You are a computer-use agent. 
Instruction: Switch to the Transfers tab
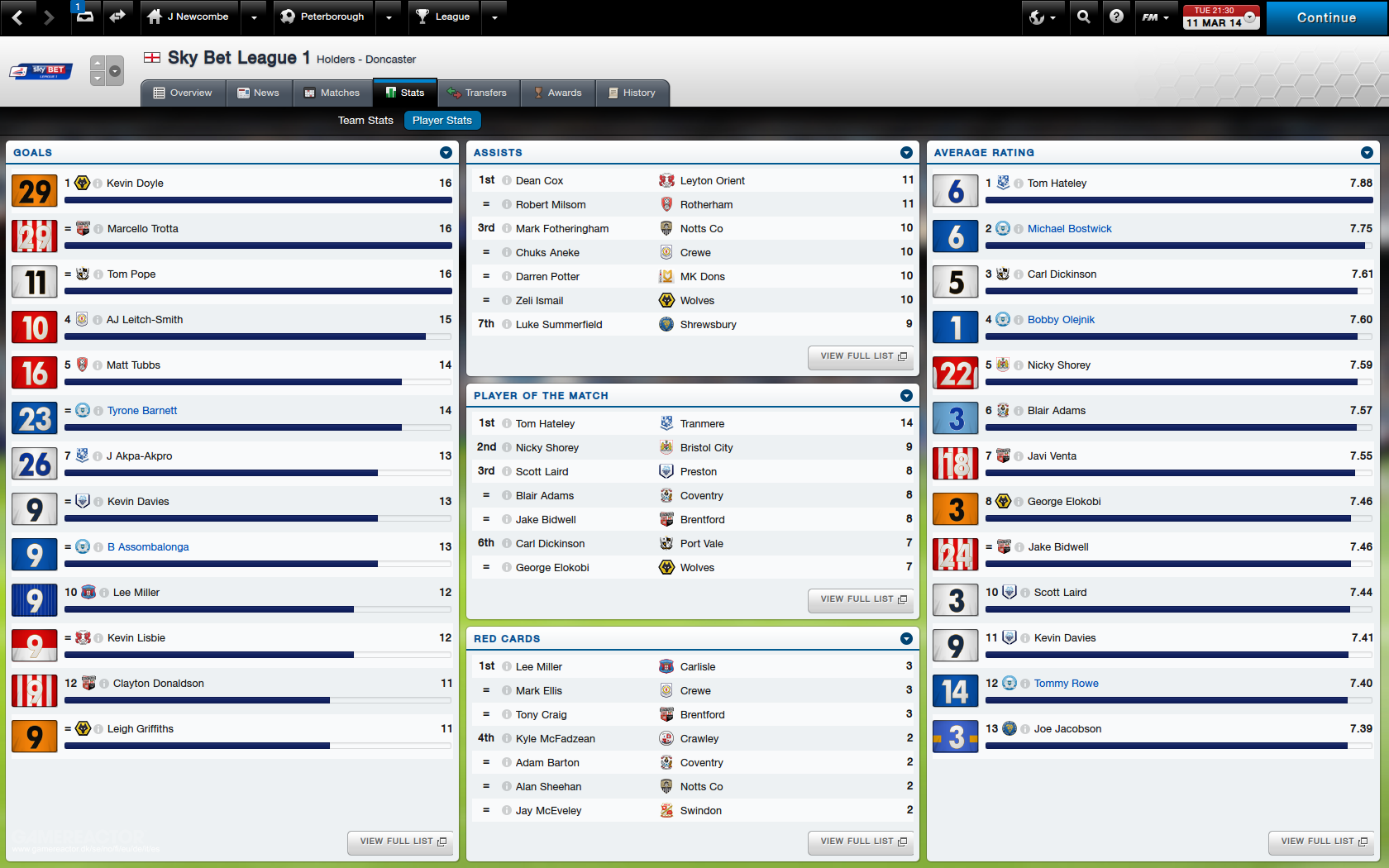coord(478,93)
